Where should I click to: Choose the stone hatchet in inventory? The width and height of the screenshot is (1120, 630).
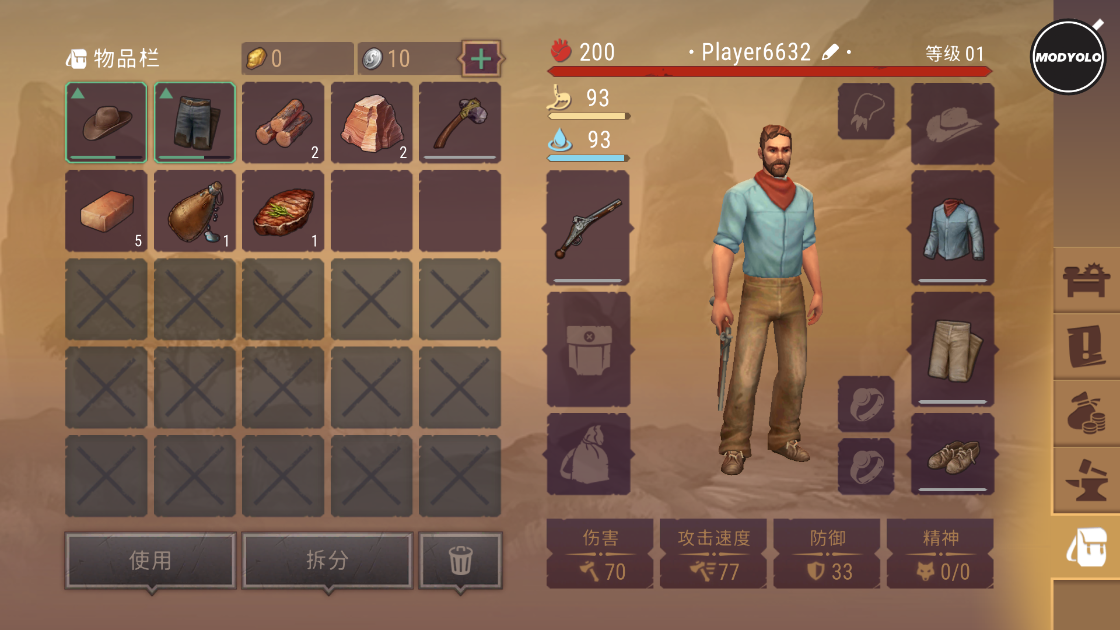[459, 122]
